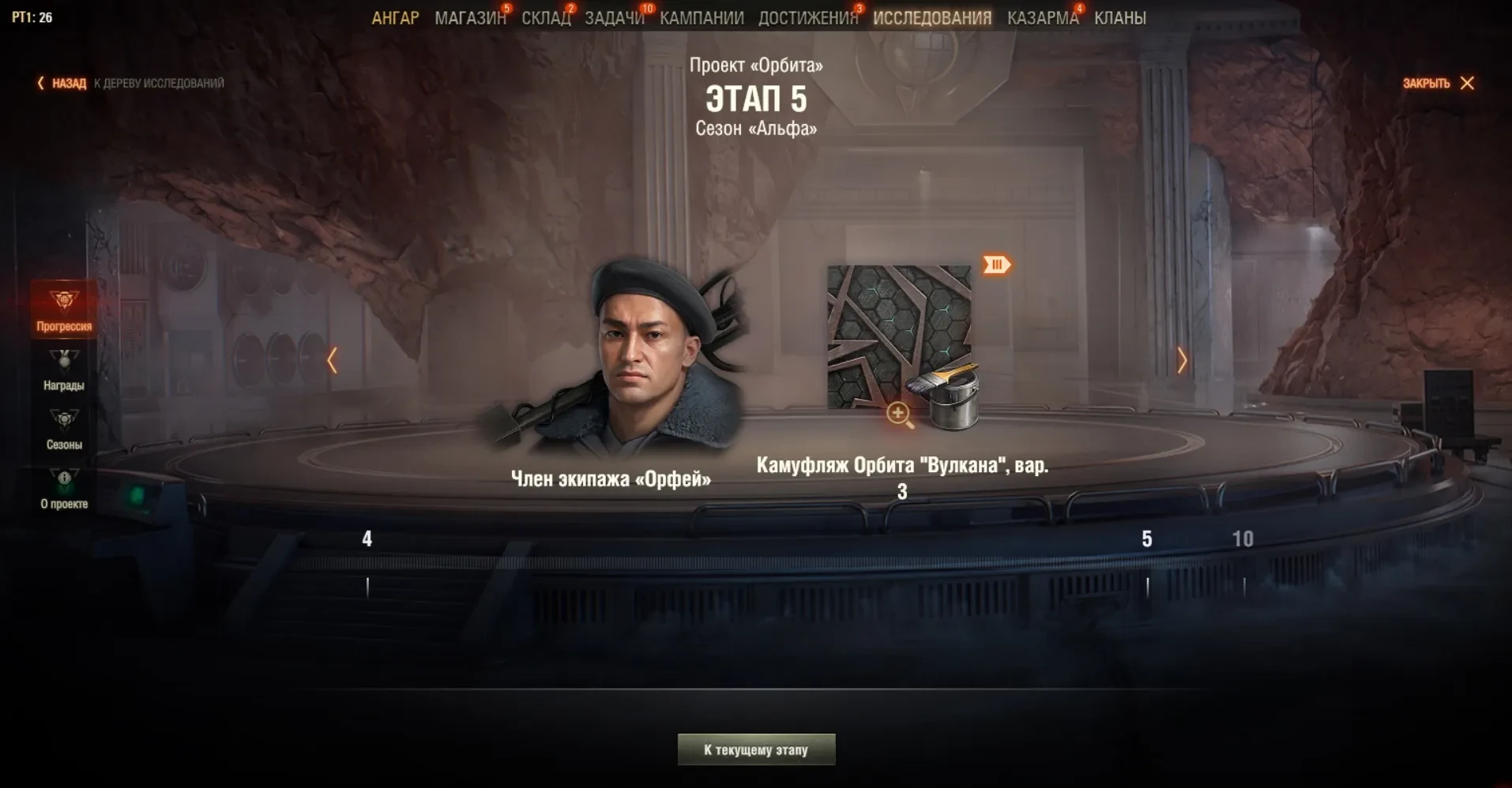Screen dimensions: 1512x788
Task: Go to previous stage with left arrow
Action: point(333,361)
